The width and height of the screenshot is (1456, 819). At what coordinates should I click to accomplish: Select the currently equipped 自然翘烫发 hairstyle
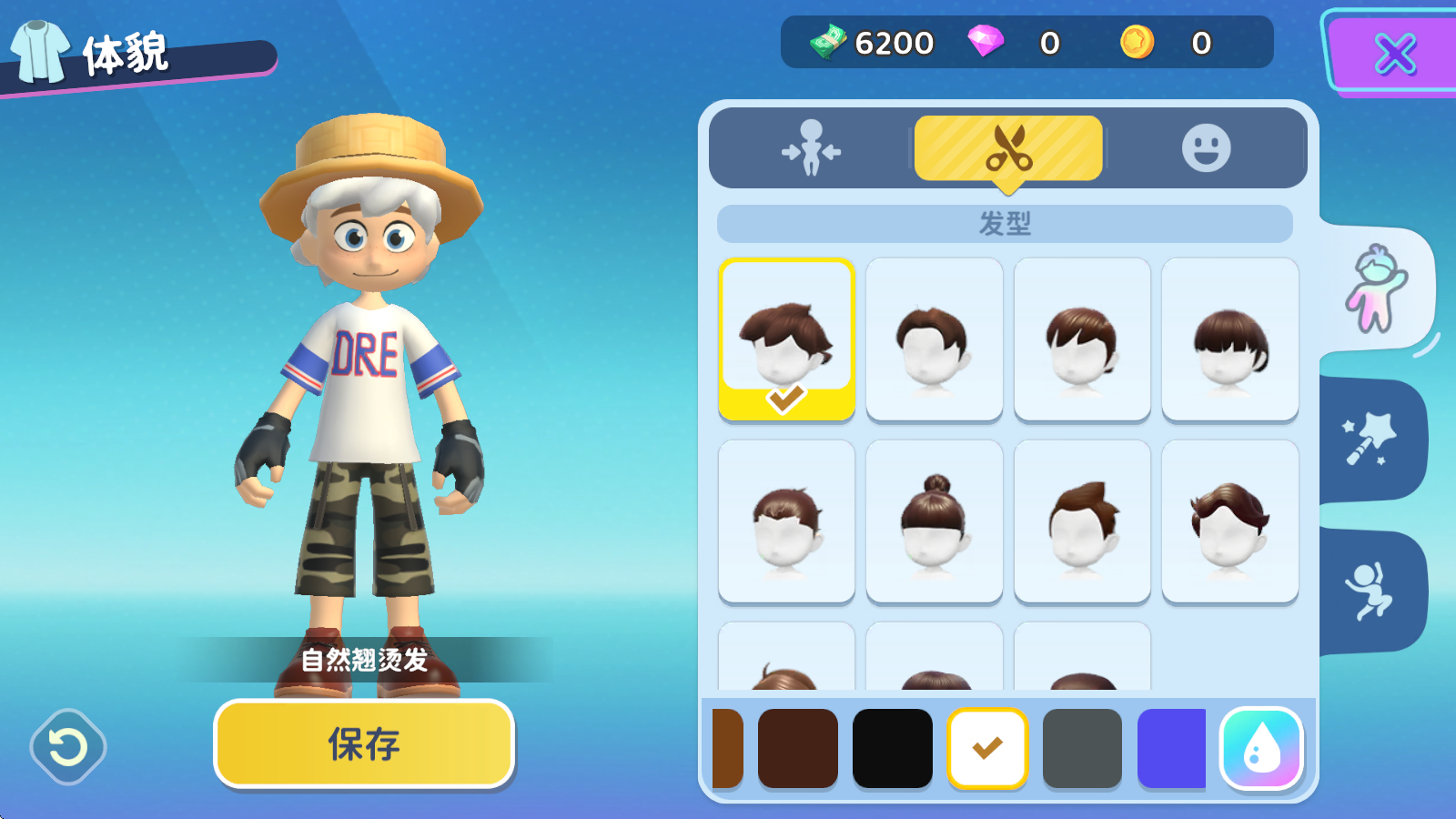pos(785,339)
